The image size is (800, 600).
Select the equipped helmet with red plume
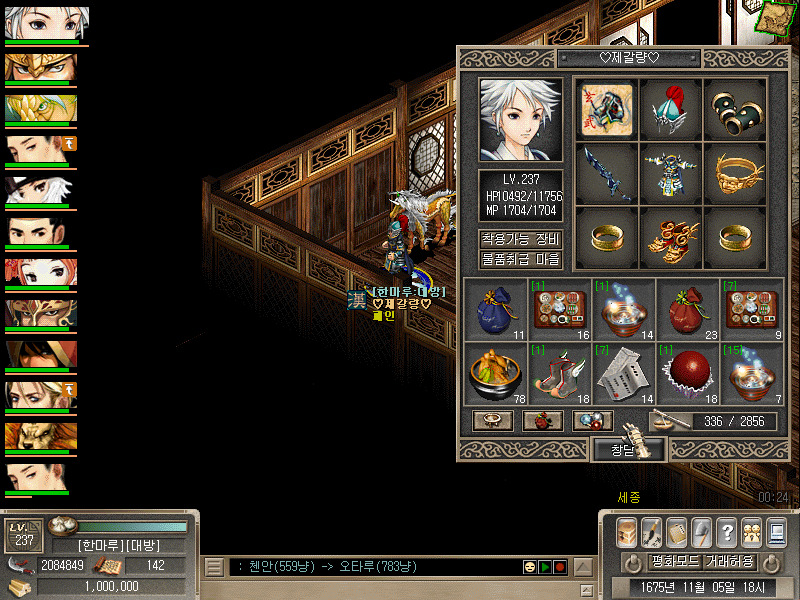[x=672, y=107]
